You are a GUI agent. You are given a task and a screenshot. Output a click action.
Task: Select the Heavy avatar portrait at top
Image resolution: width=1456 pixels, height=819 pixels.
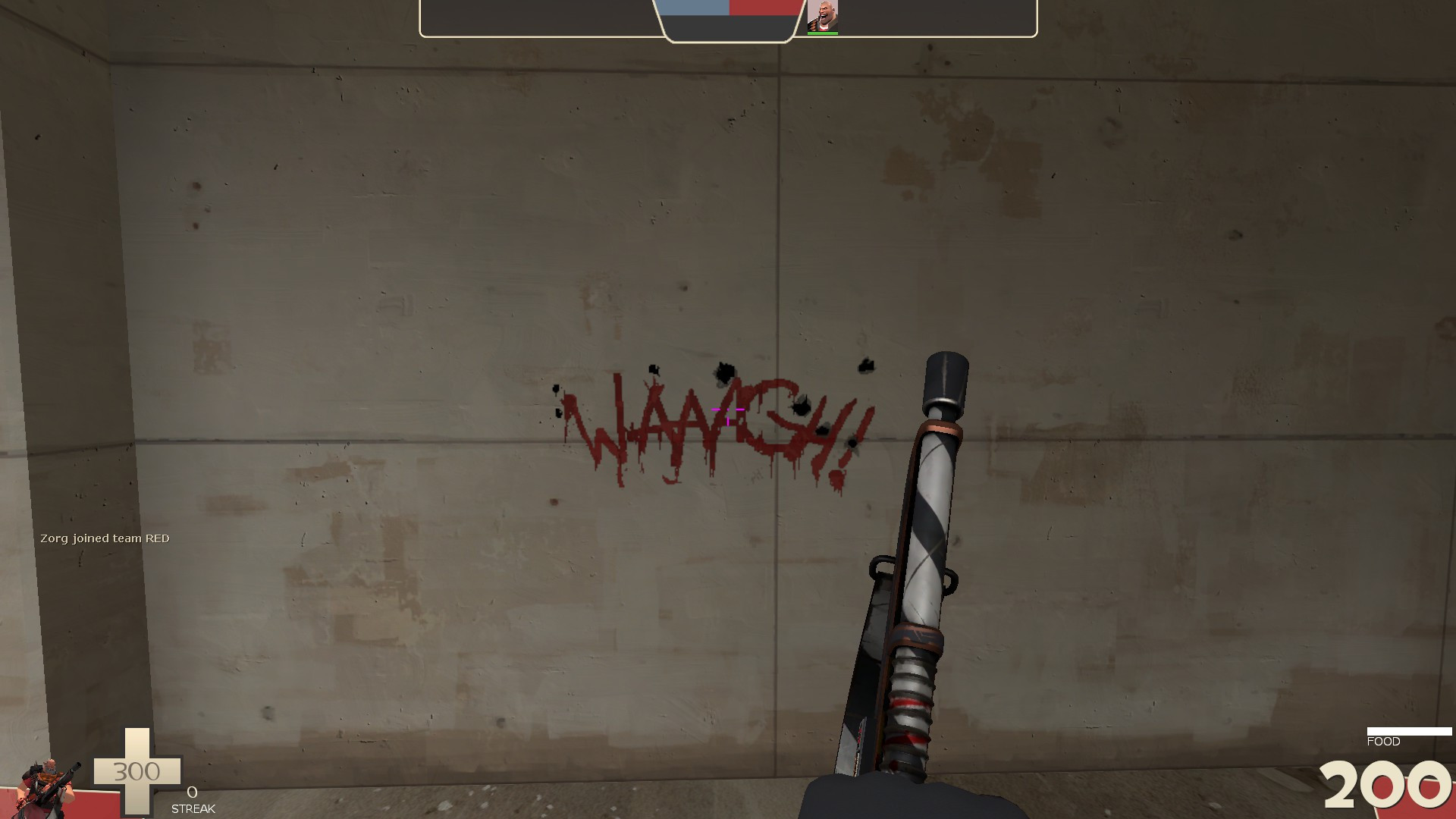pyautogui.click(x=824, y=14)
